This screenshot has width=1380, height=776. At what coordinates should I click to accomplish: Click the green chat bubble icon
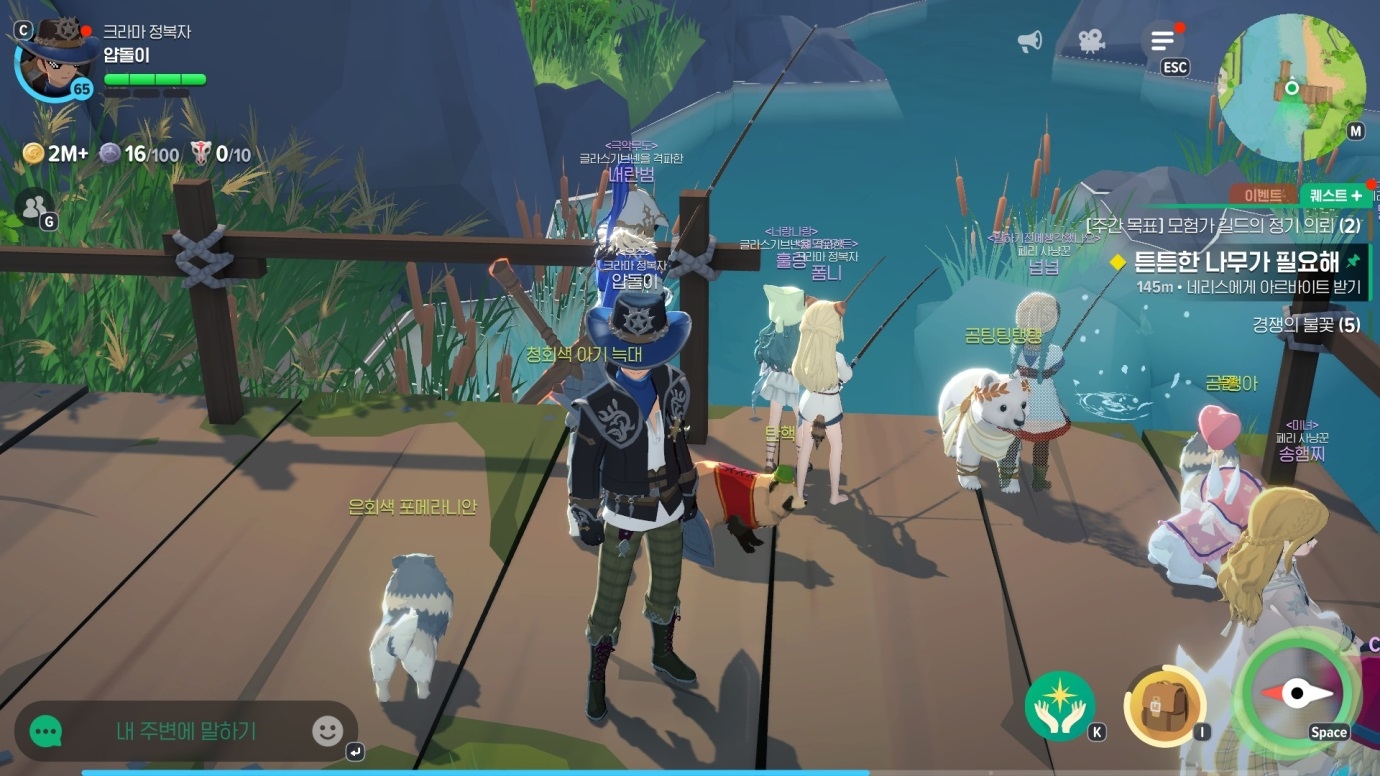coord(45,731)
